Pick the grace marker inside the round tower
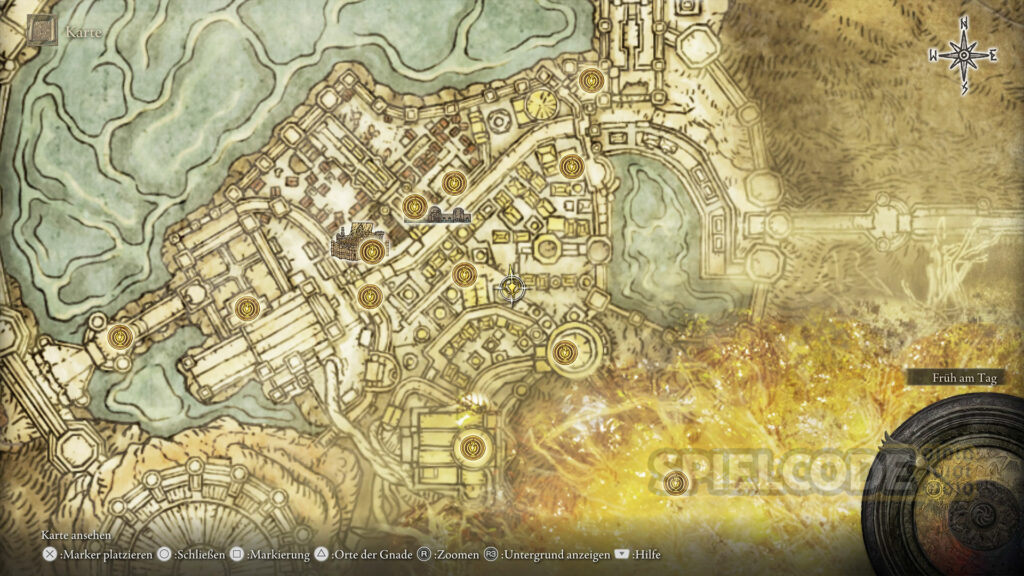Image resolution: width=1024 pixels, height=576 pixels. coord(565,351)
